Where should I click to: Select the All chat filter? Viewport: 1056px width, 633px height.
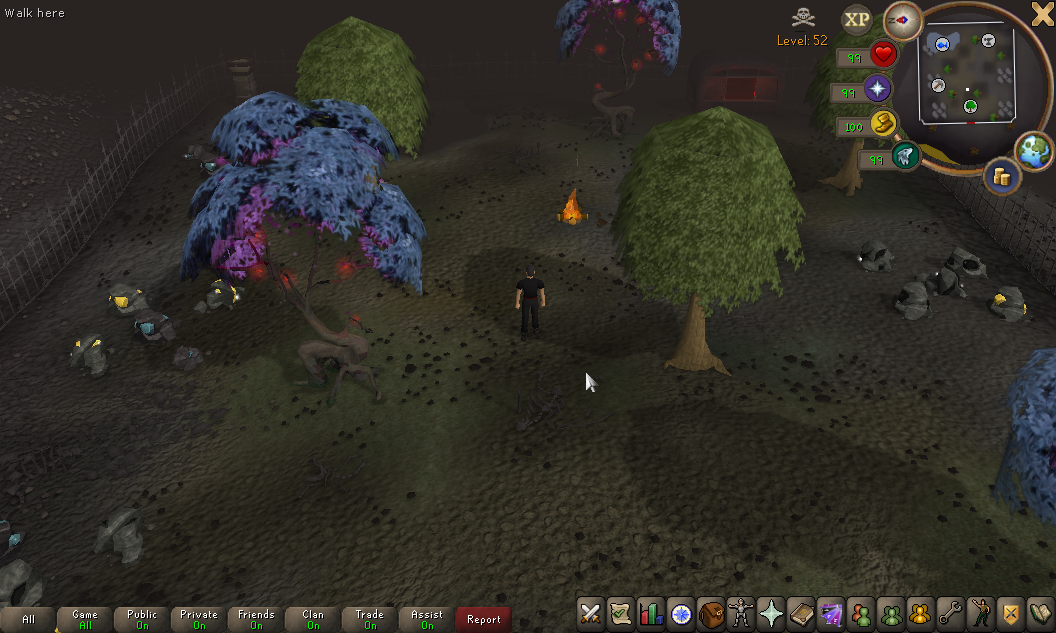[x=28, y=619]
